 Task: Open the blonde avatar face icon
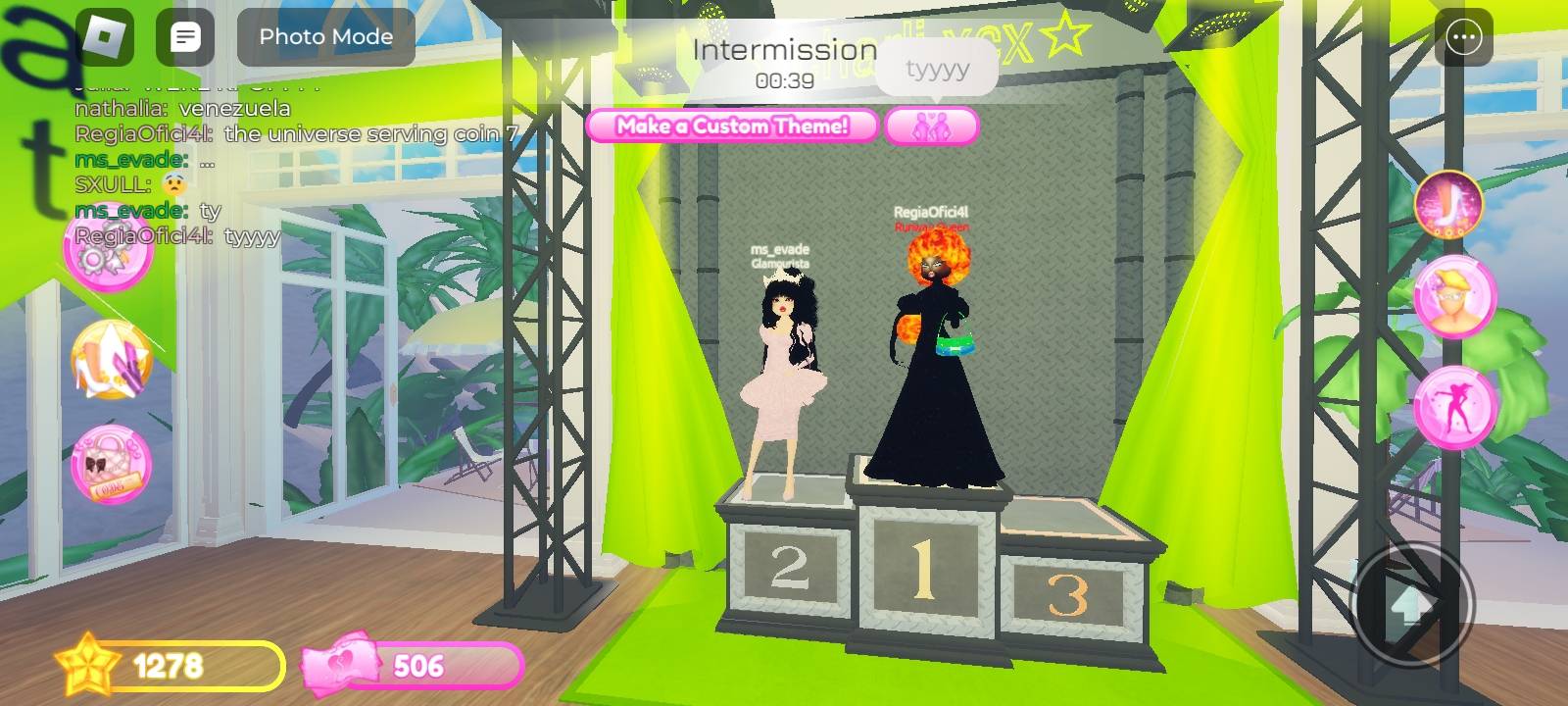pyautogui.click(x=1454, y=296)
